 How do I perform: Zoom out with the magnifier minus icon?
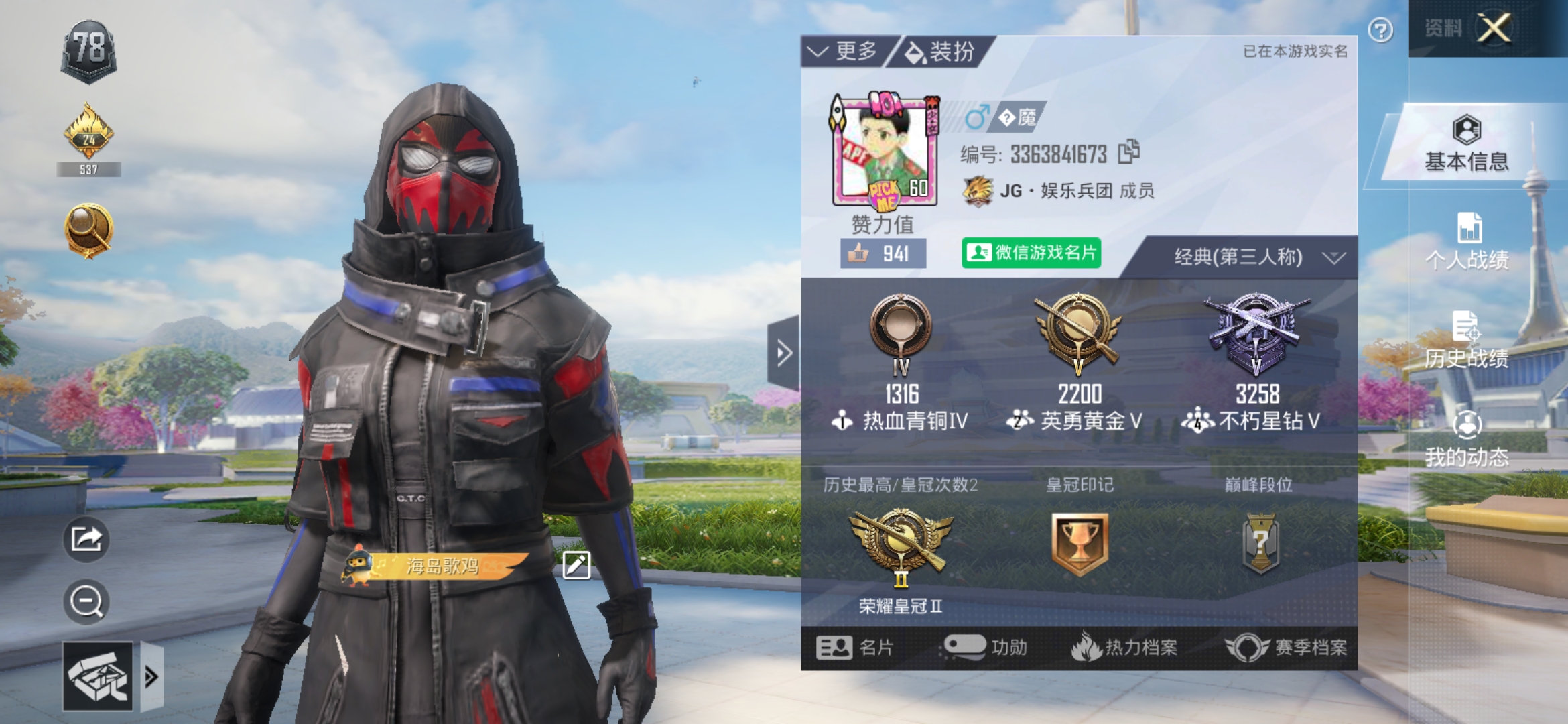coord(86,601)
